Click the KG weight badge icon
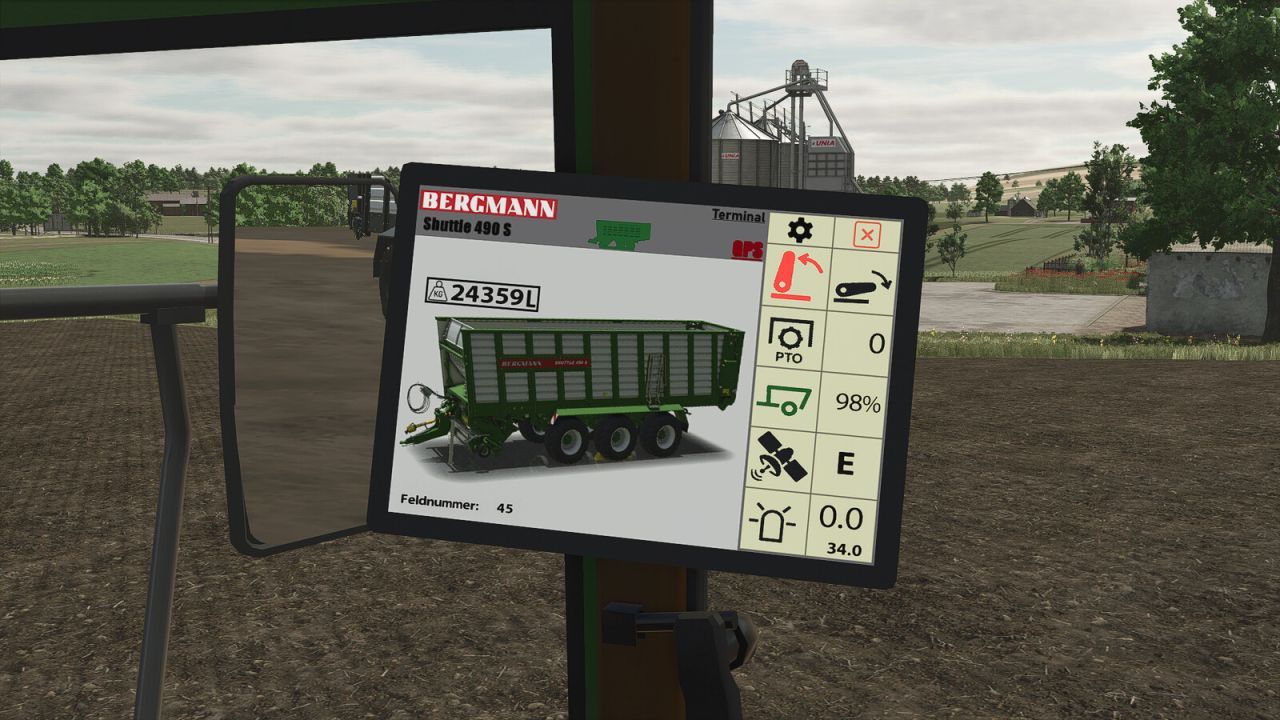Image resolution: width=1280 pixels, height=720 pixels. [438, 294]
